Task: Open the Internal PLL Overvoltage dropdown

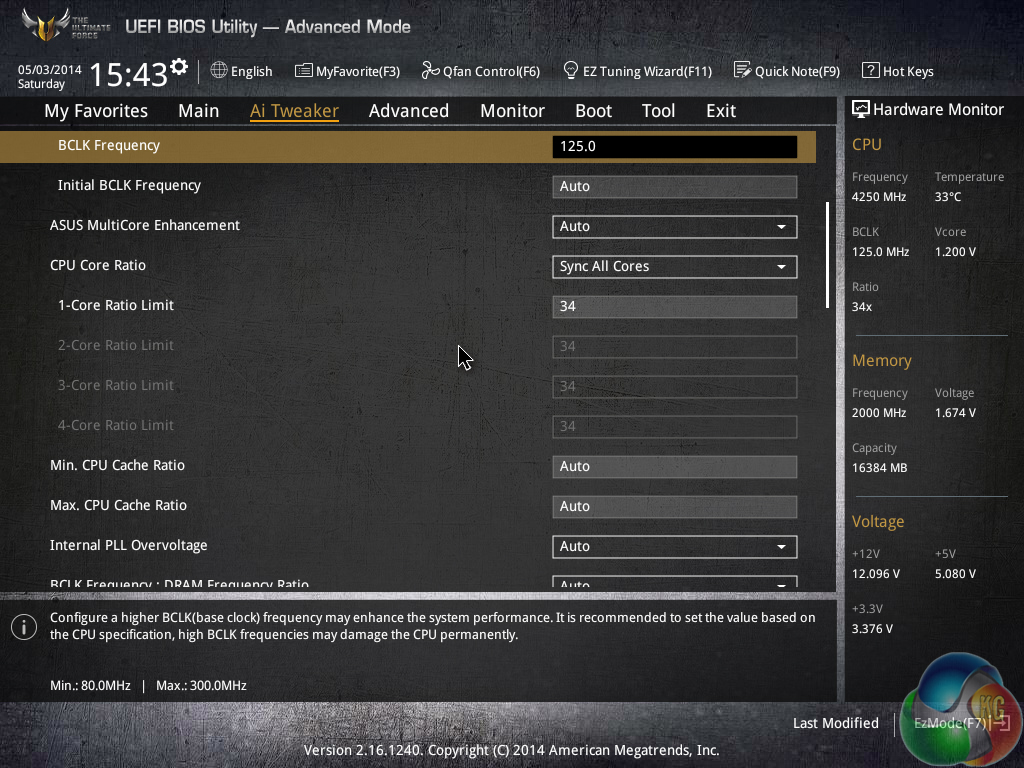Action: (674, 546)
